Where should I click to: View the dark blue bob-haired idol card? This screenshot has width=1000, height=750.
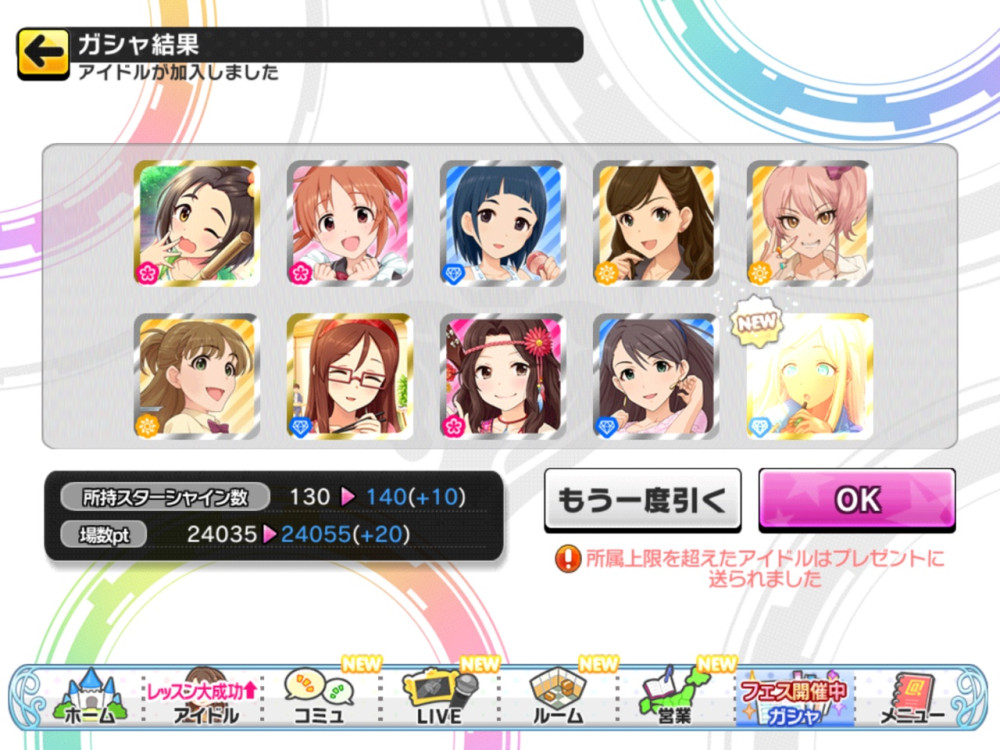[x=502, y=223]
